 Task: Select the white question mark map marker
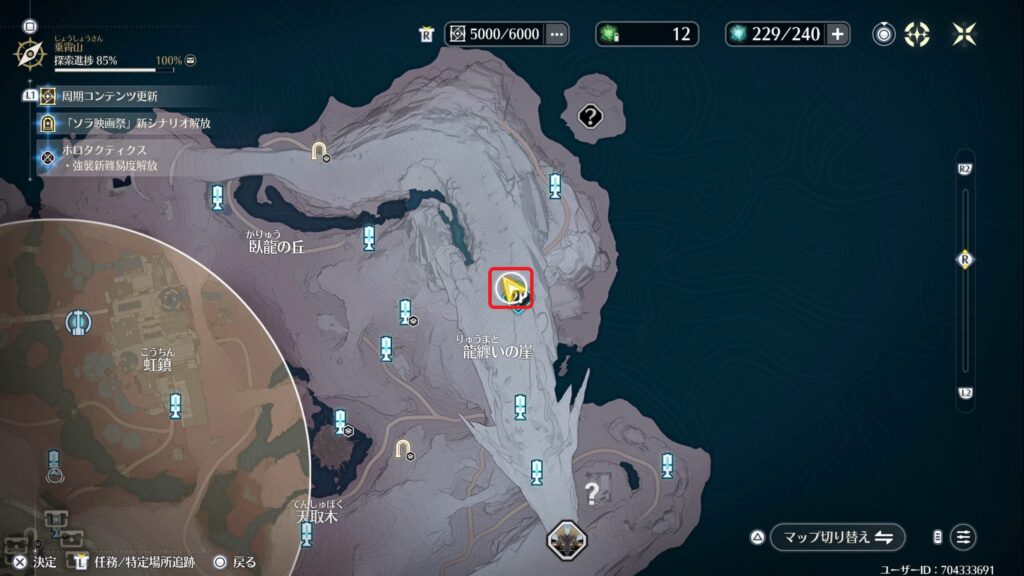coord(592,492)
